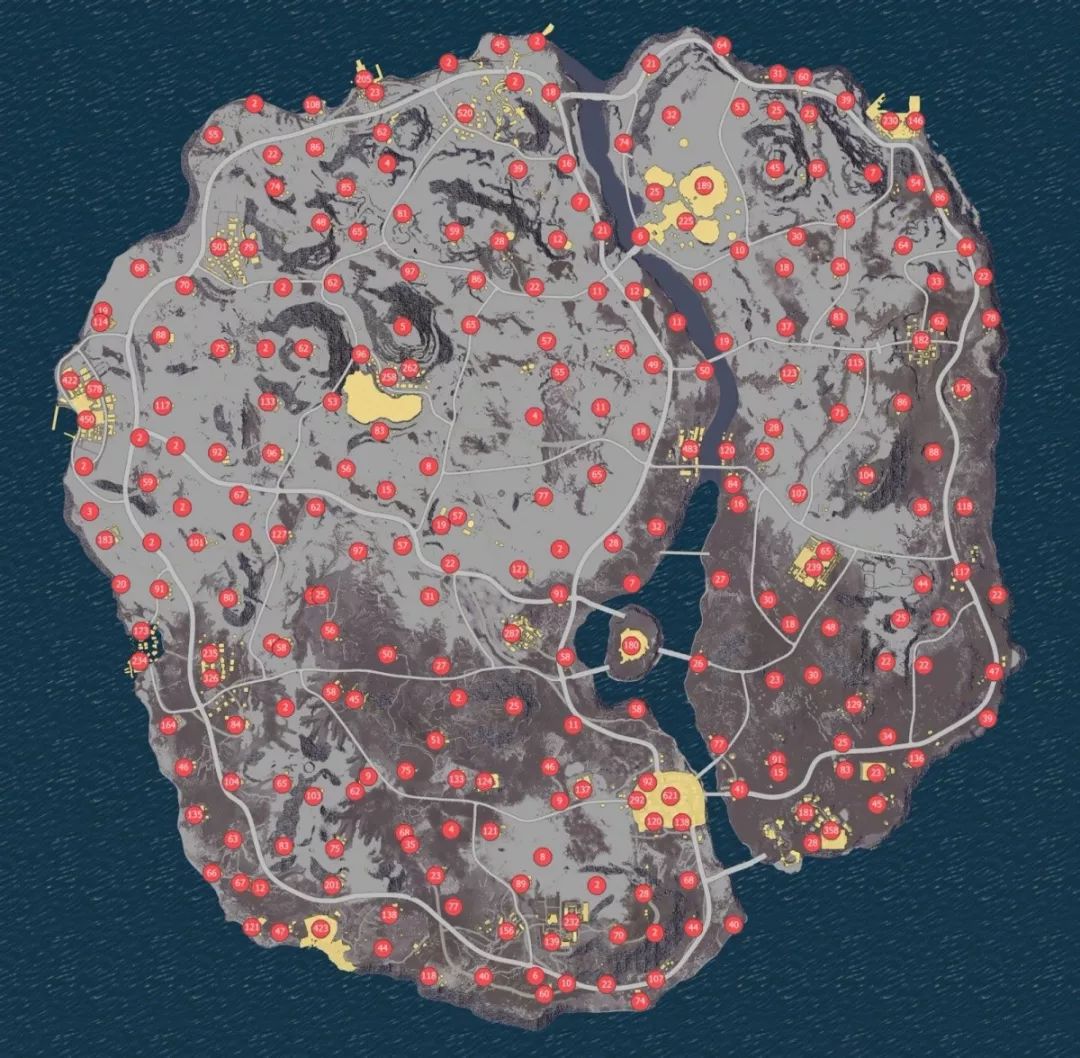Choose the red marker labeled 423
The width and height of the screenshot is (1080, 1058).
tap(320, 929)
